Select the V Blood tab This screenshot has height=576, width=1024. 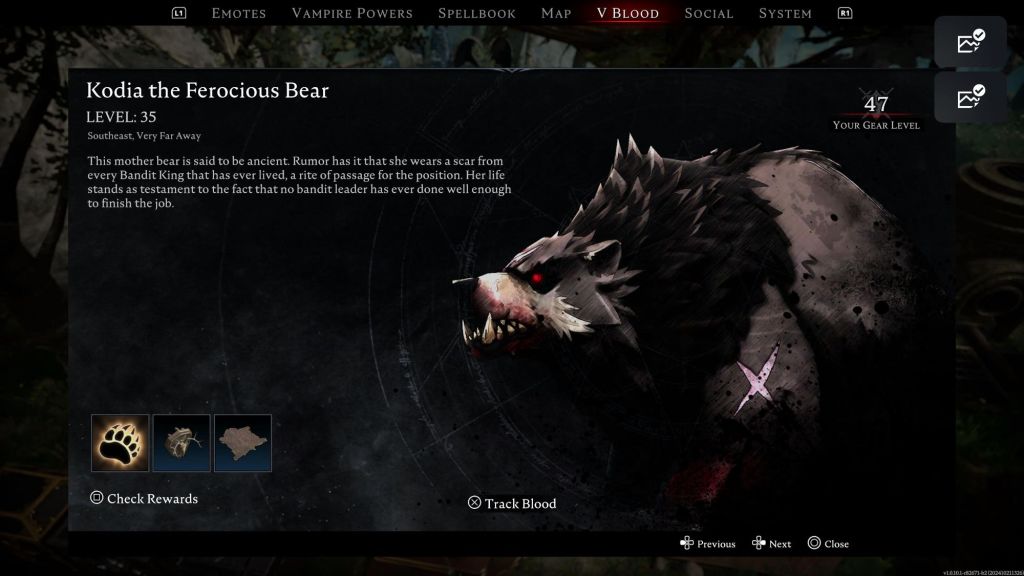627,13
